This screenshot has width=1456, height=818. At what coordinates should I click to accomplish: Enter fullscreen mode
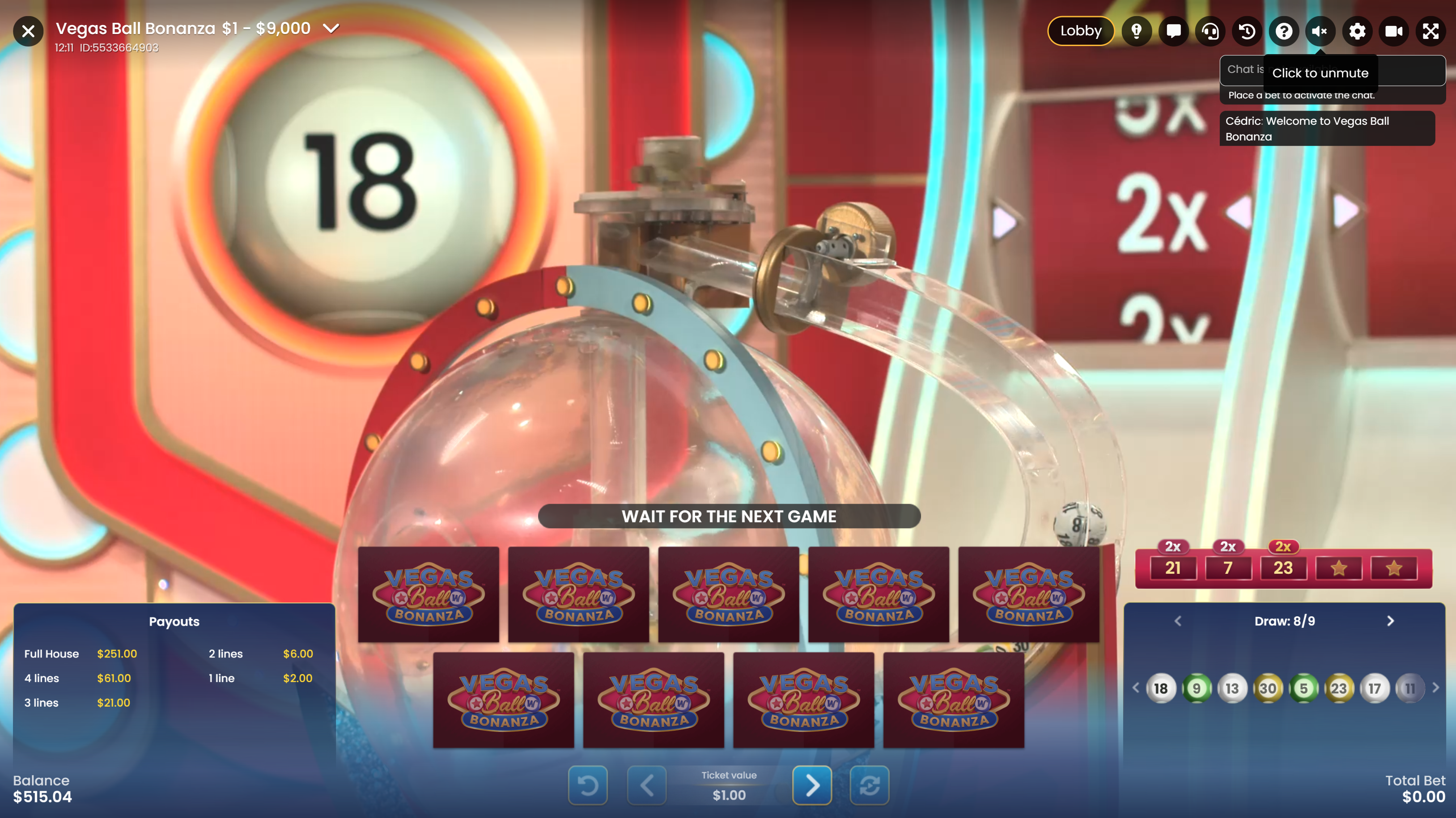[x=1431, y=31]
